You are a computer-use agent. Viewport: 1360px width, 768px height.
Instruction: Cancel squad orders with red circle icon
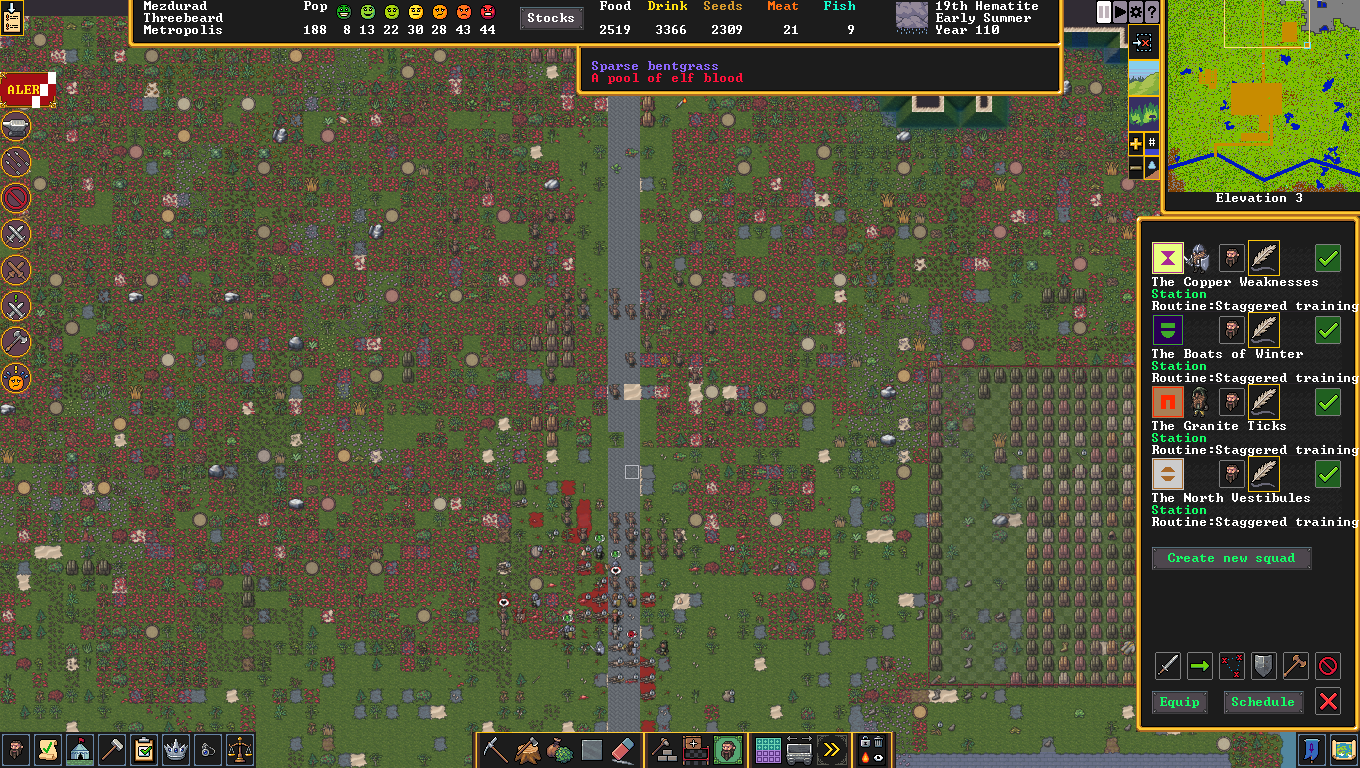click(1328, 665)
